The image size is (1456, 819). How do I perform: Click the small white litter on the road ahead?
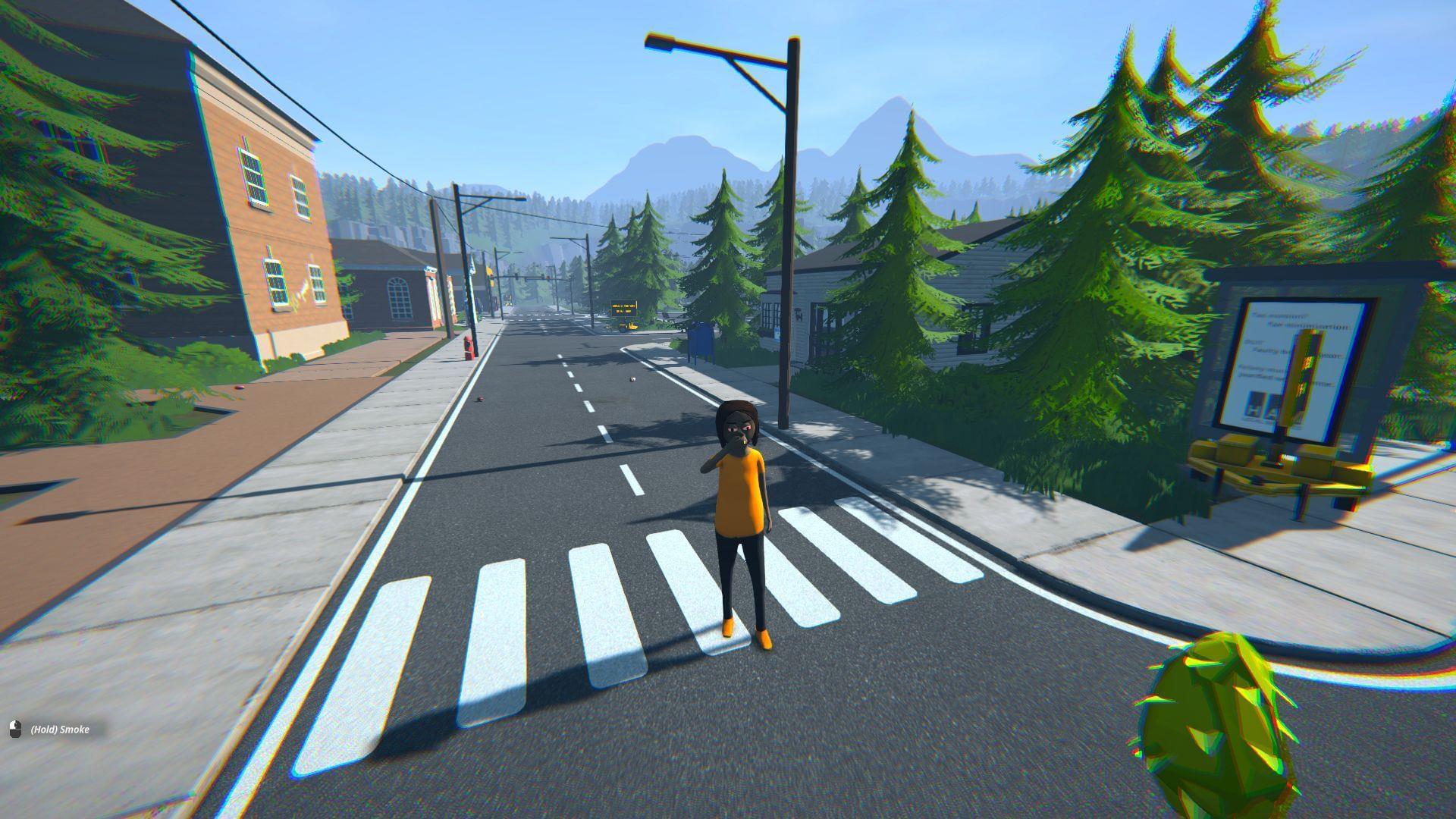(632, 380)
